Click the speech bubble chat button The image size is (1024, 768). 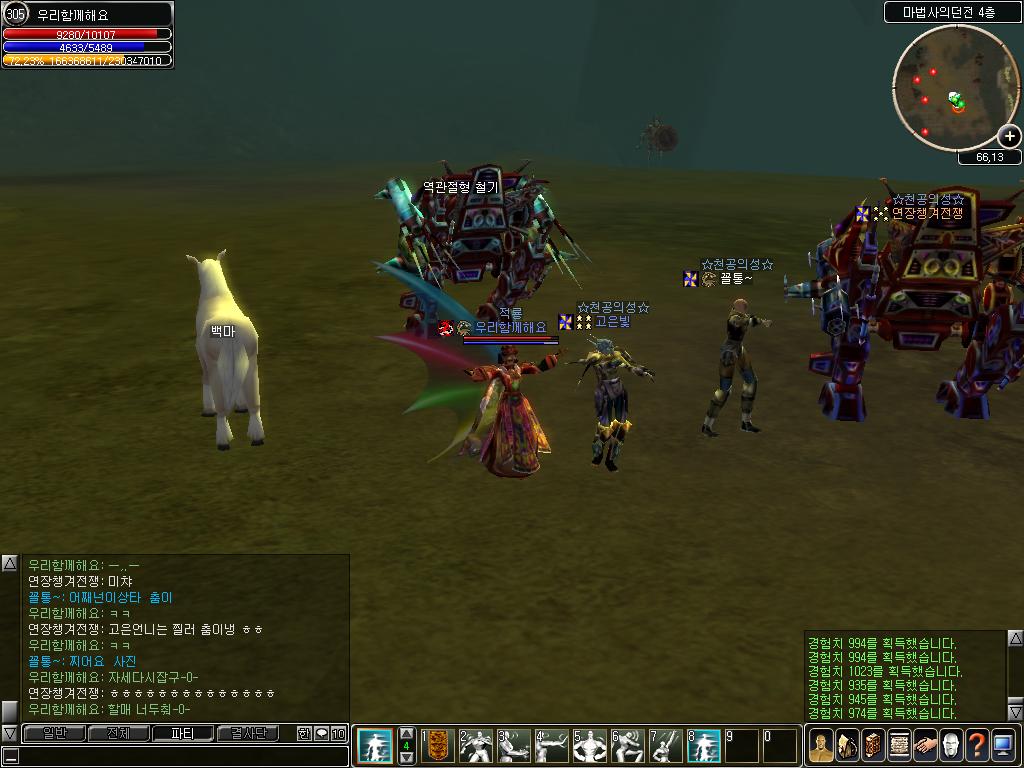321,733
